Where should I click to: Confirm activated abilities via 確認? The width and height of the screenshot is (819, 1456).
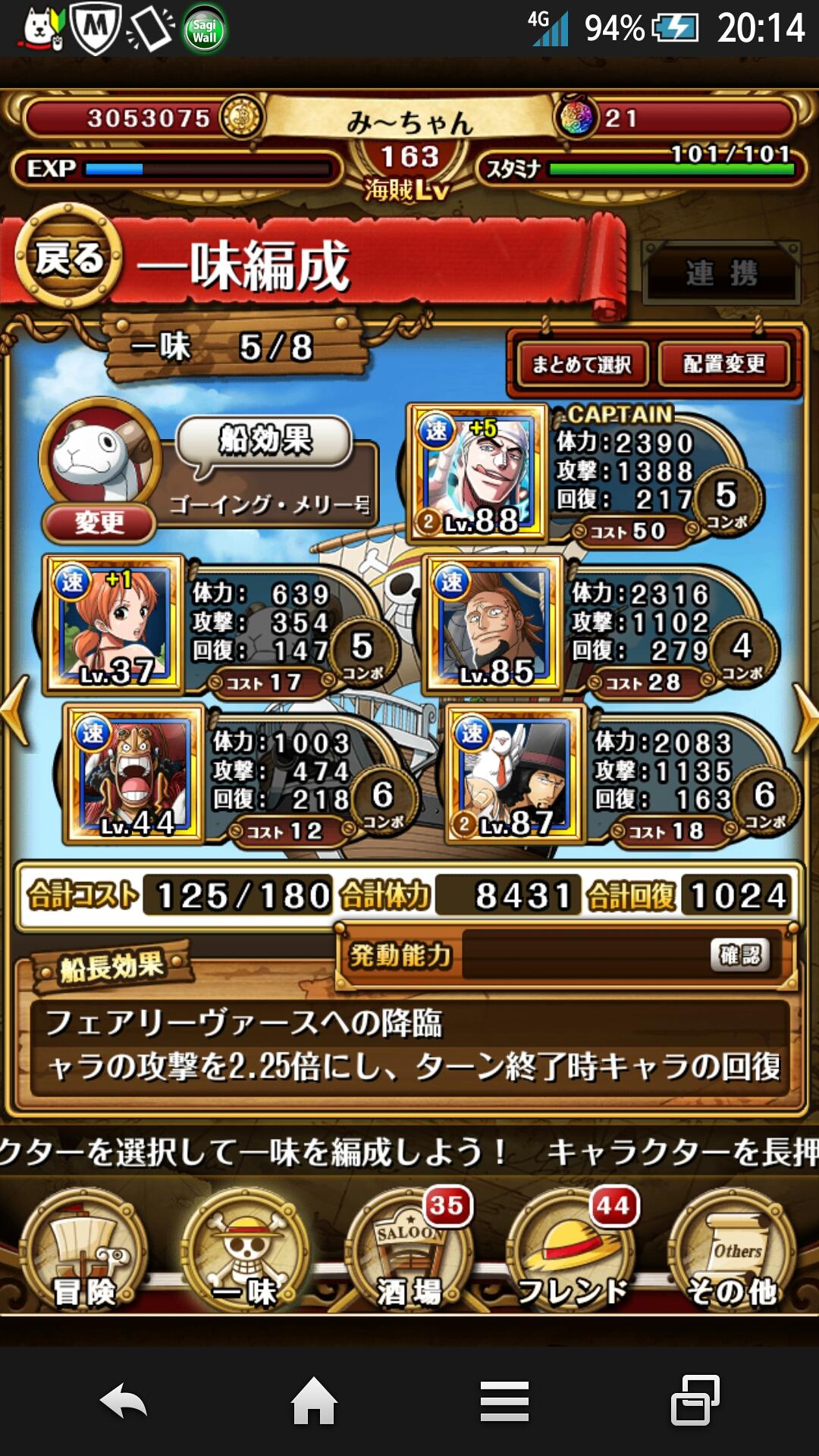point(739,955)
